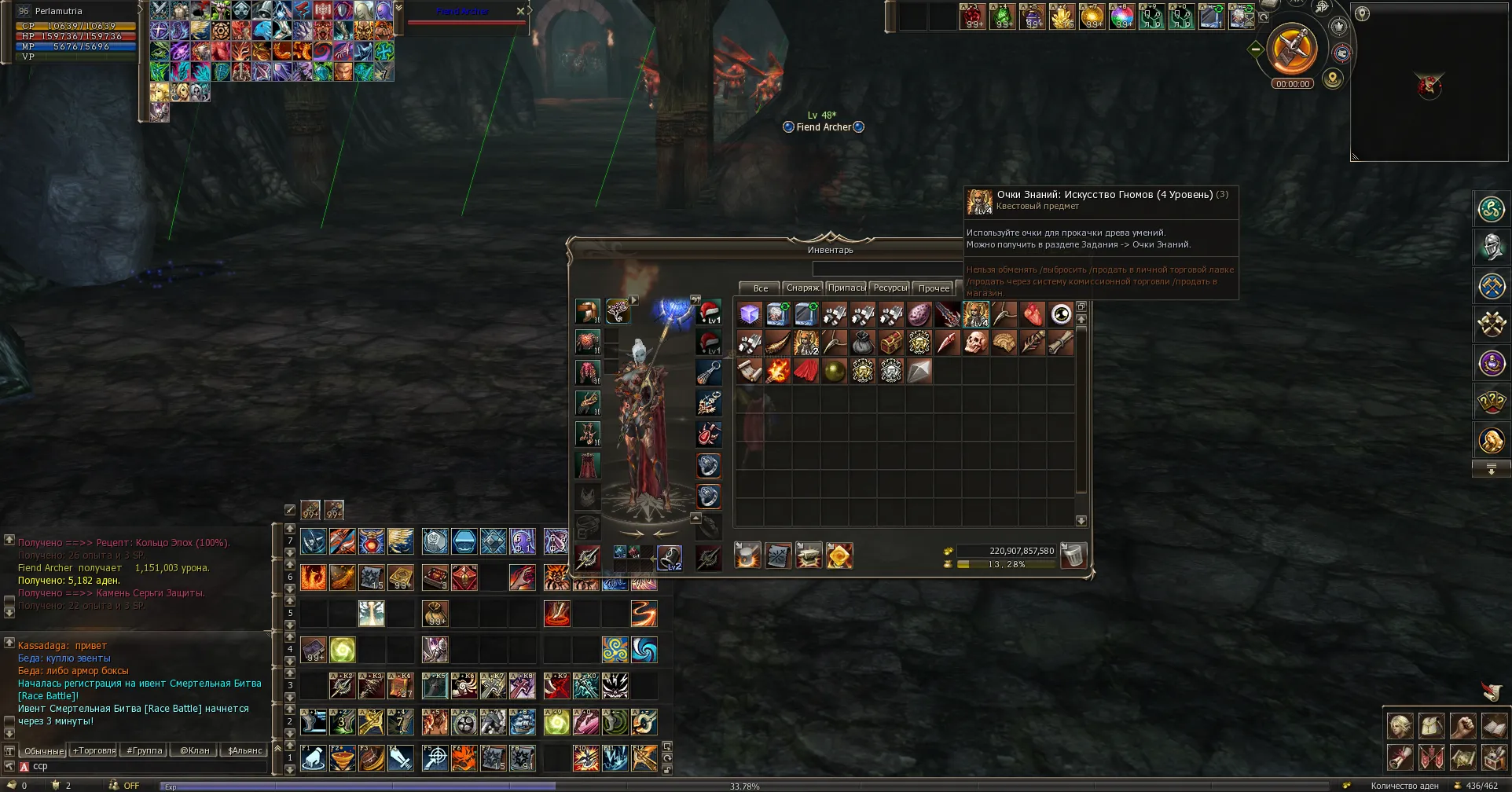Screen dimensions: 1512x792
Task: Pick the skull item in inventory
Action: coord(976,343)
